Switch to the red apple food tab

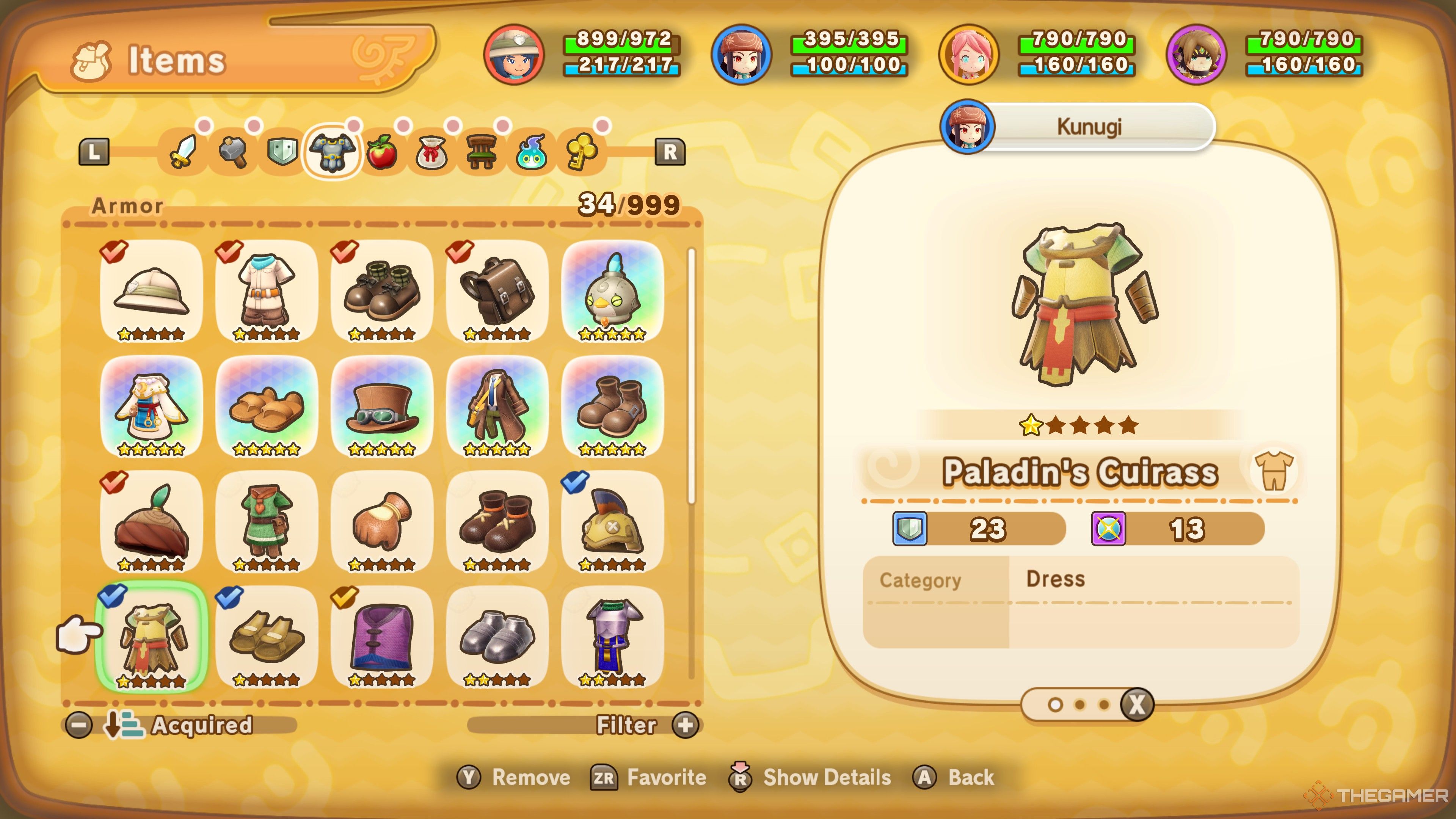(381, 152)
